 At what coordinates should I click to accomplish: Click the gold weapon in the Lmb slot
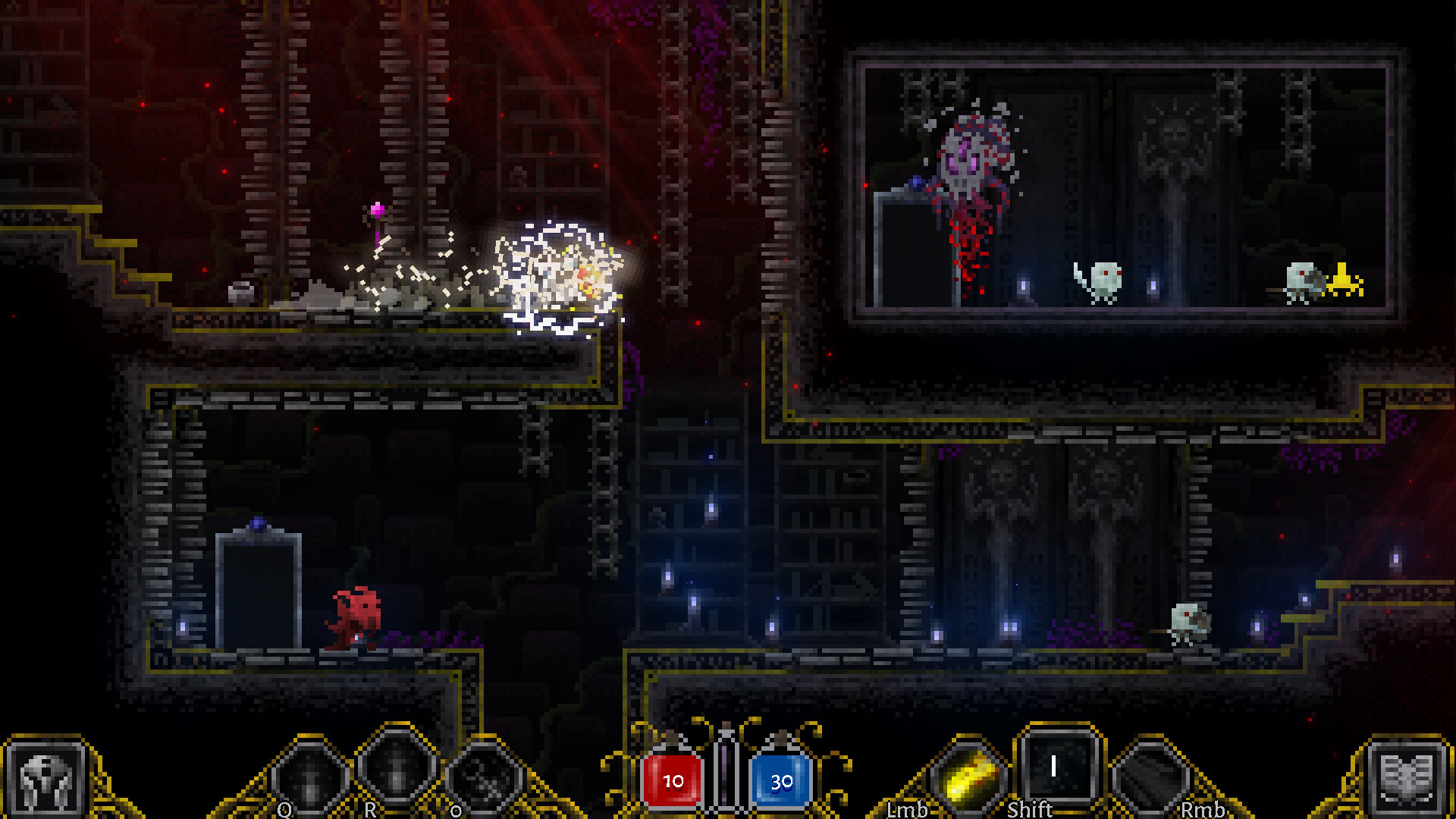[964, 775]
